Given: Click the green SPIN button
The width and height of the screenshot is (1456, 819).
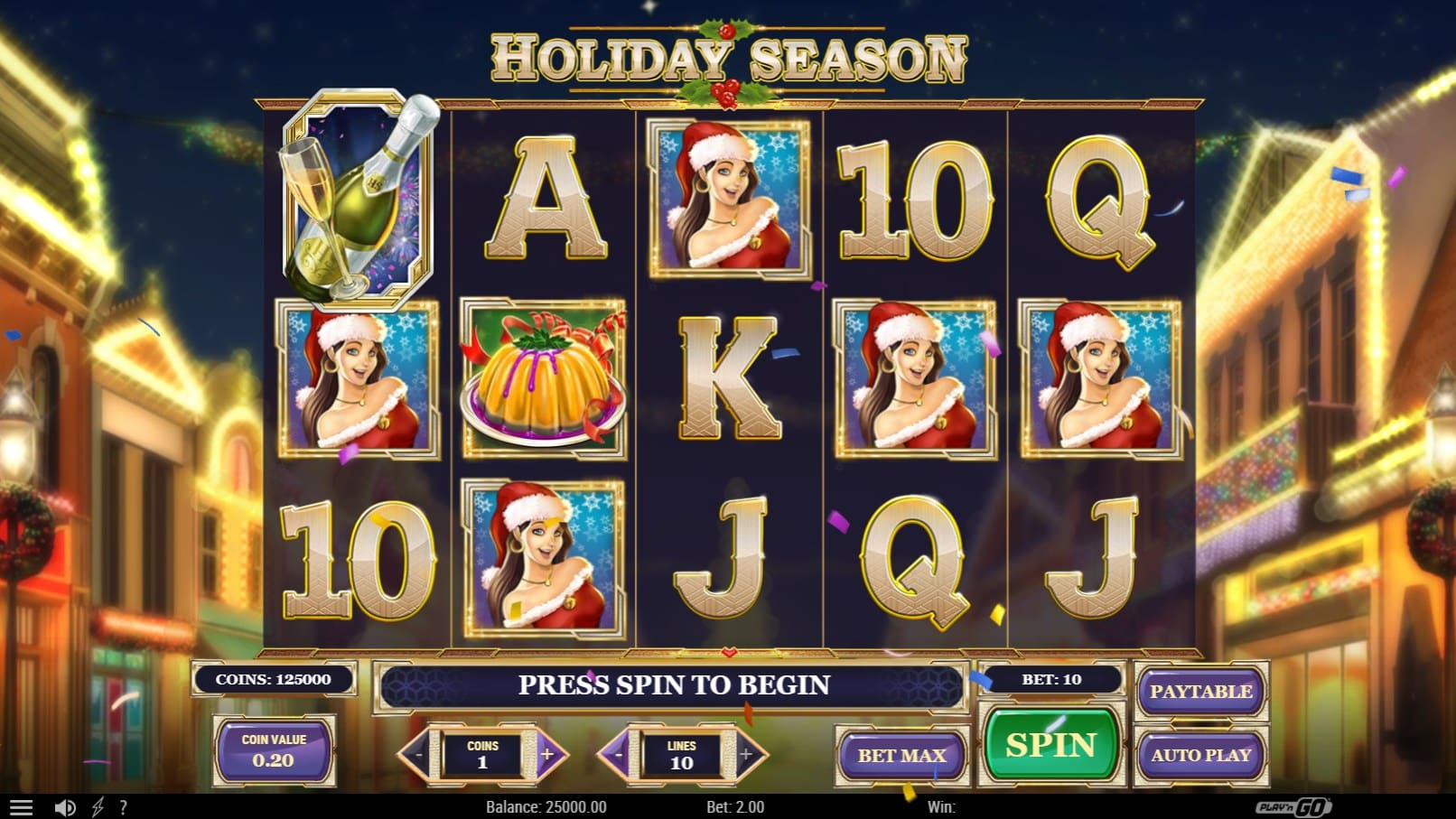Looking at the screenshot, I should tap(1050, 745).
